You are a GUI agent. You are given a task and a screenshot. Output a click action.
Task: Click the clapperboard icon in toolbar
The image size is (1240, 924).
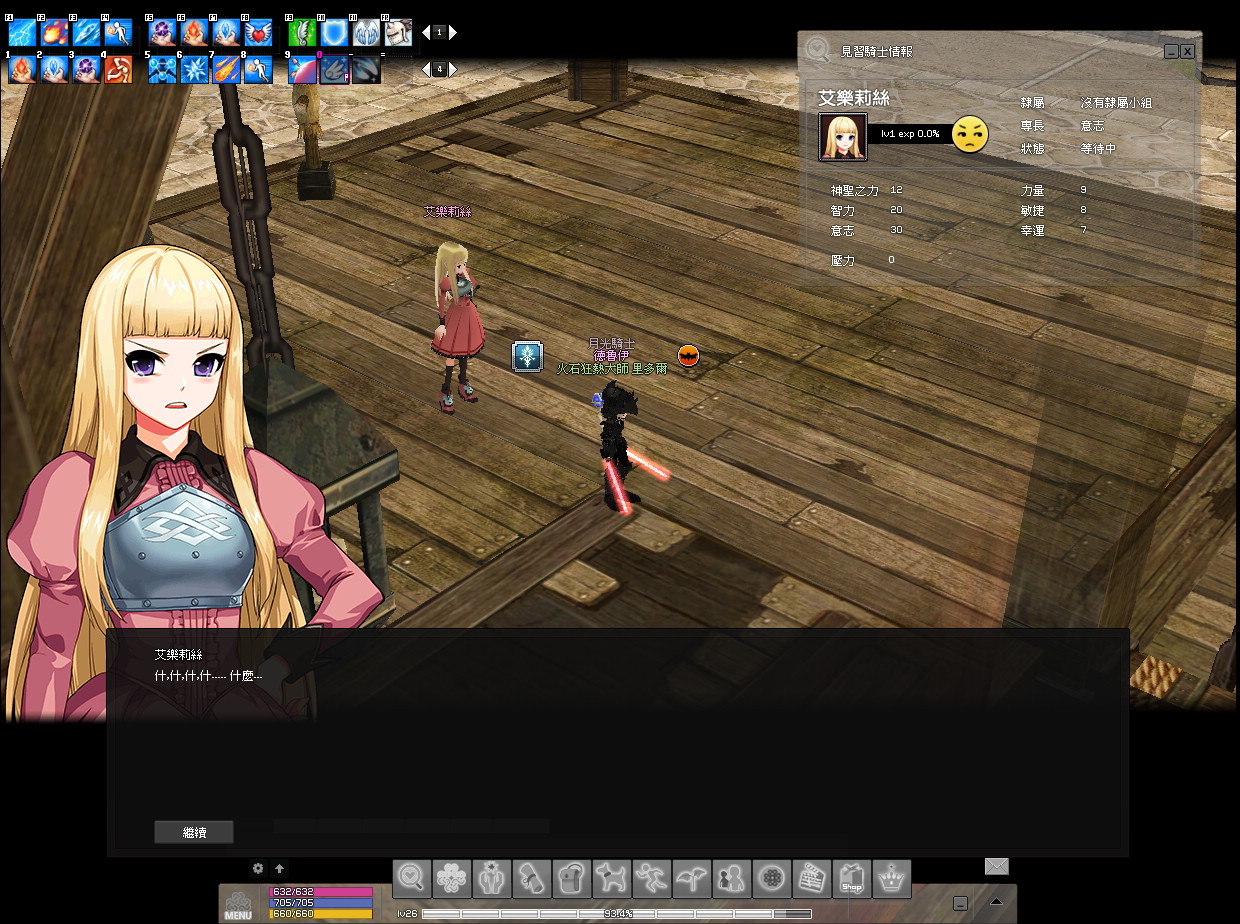coord(812,879)
